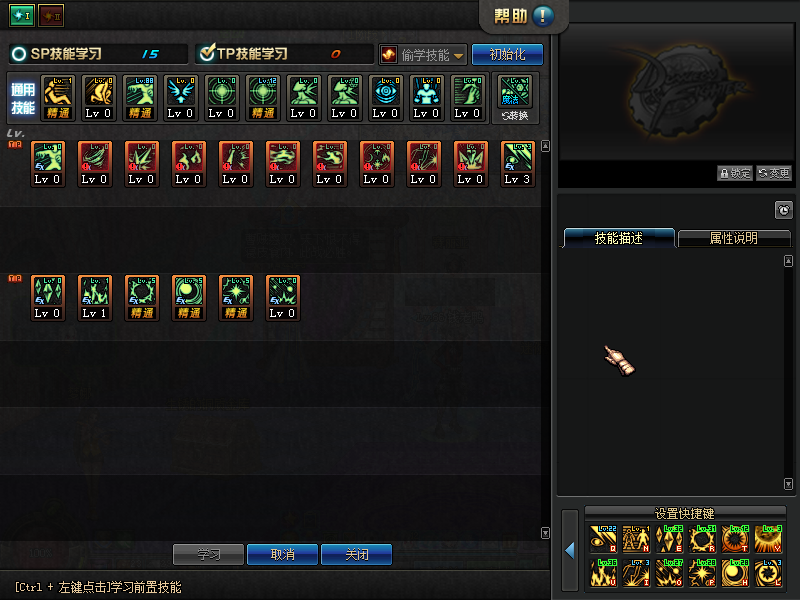Switch to the 属性说明 tab
This screenshot has width=800, height=600.
(733, 238)
